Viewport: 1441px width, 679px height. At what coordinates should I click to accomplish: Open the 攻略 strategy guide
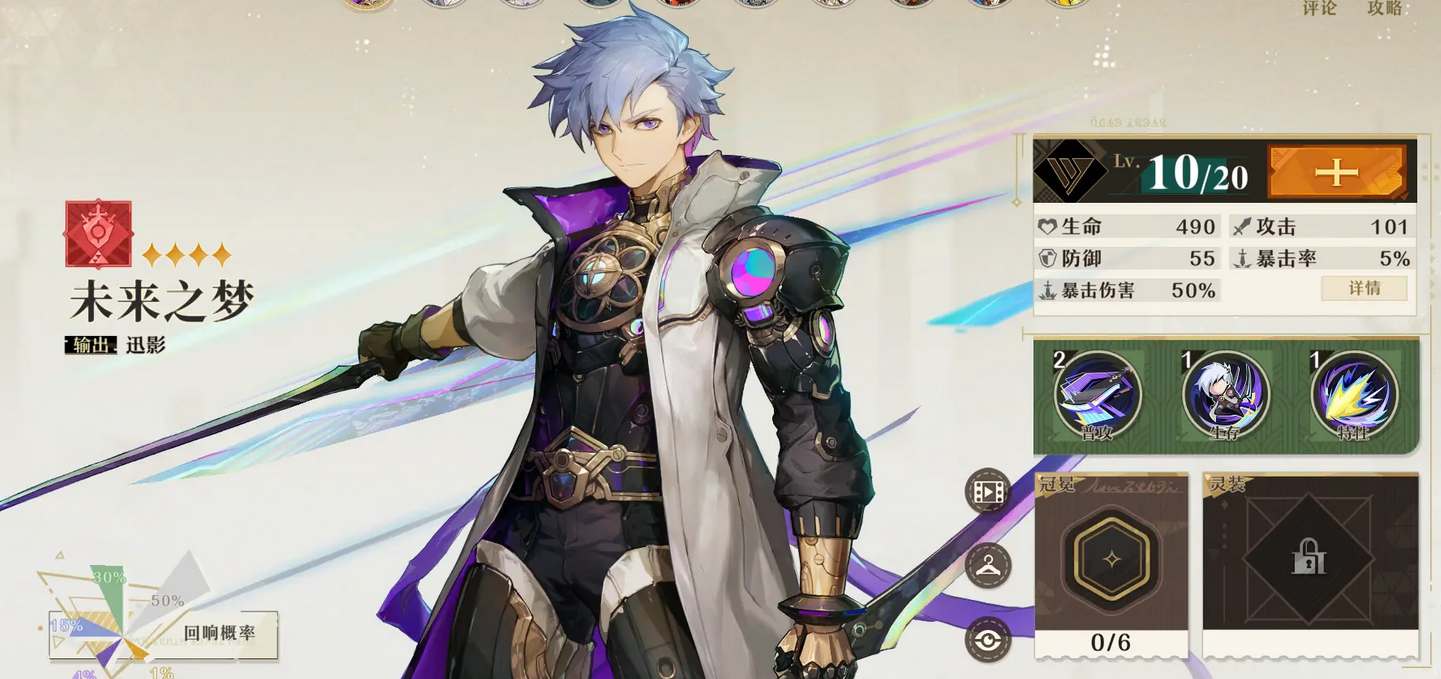1385,8
